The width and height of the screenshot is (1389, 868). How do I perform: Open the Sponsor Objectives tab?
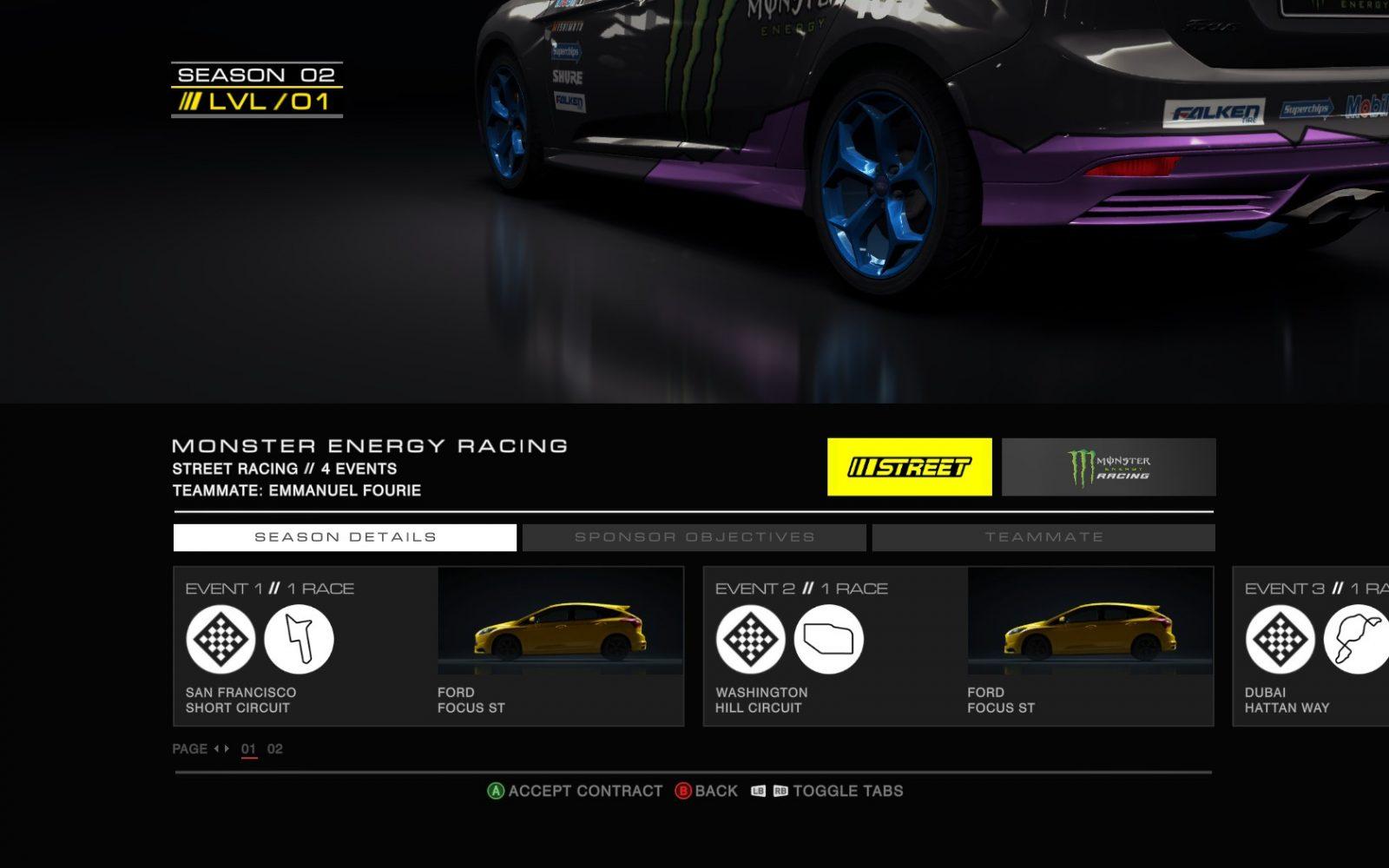click(694, 537)
